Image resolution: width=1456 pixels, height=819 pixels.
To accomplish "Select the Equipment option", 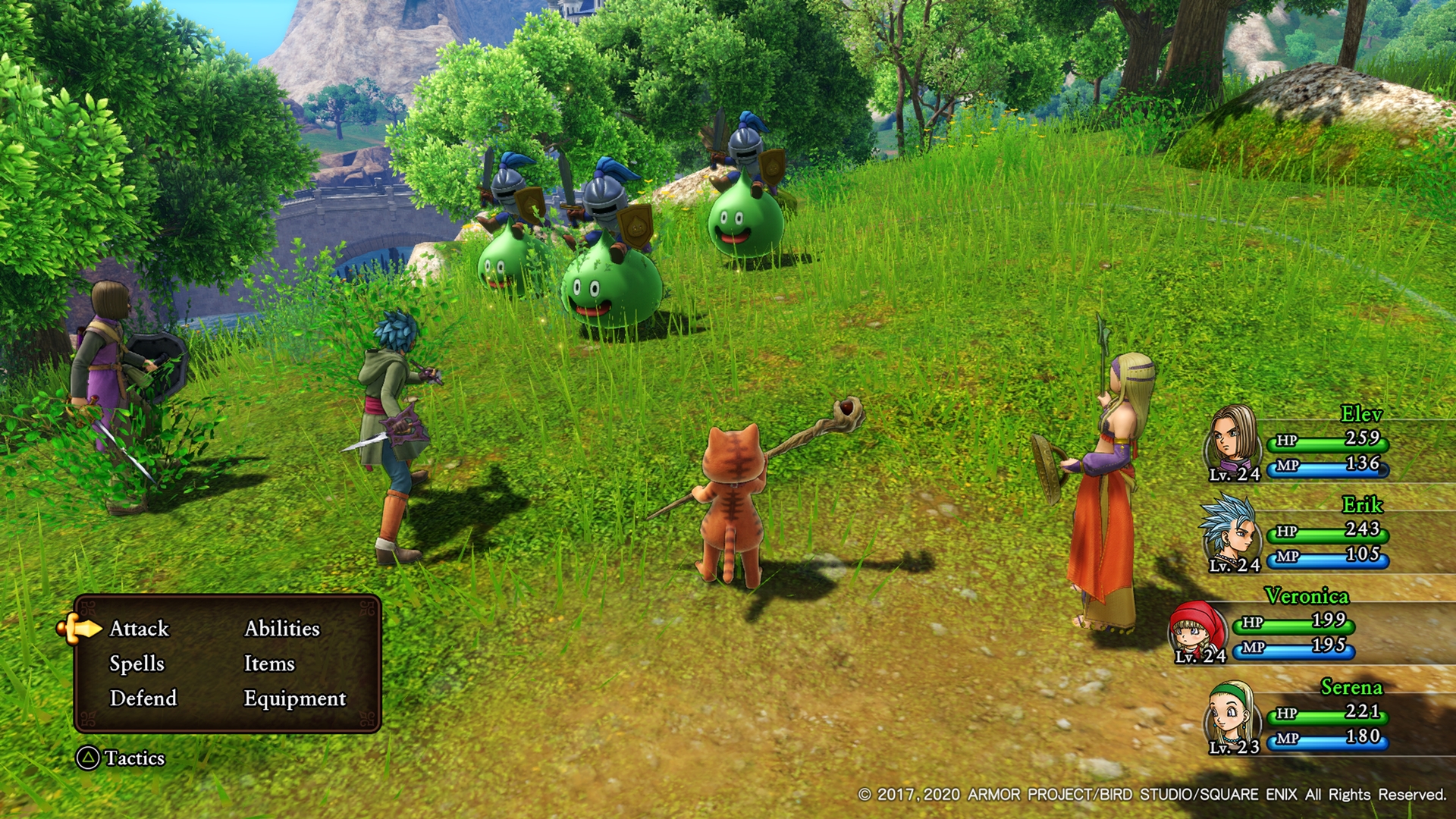I will (x=295, y=698).
